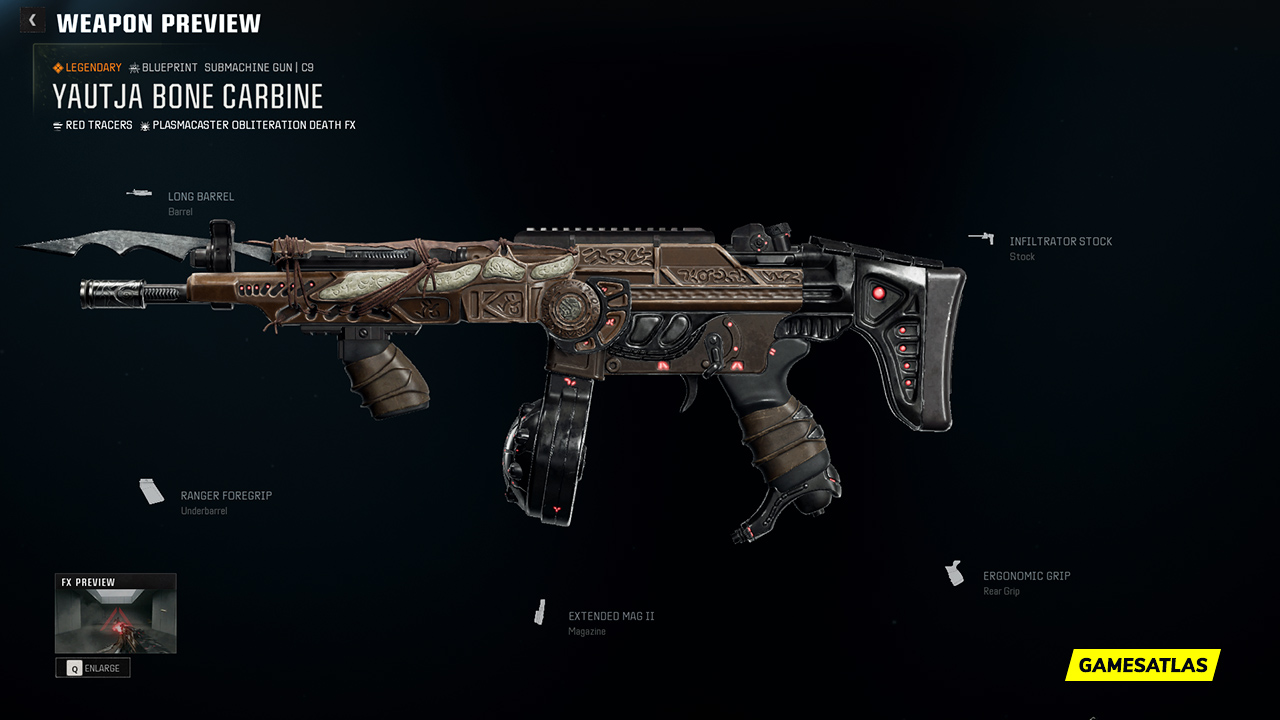
Task: Choose the Infiltrator Stock attachment
Action: click(1060, 242)
